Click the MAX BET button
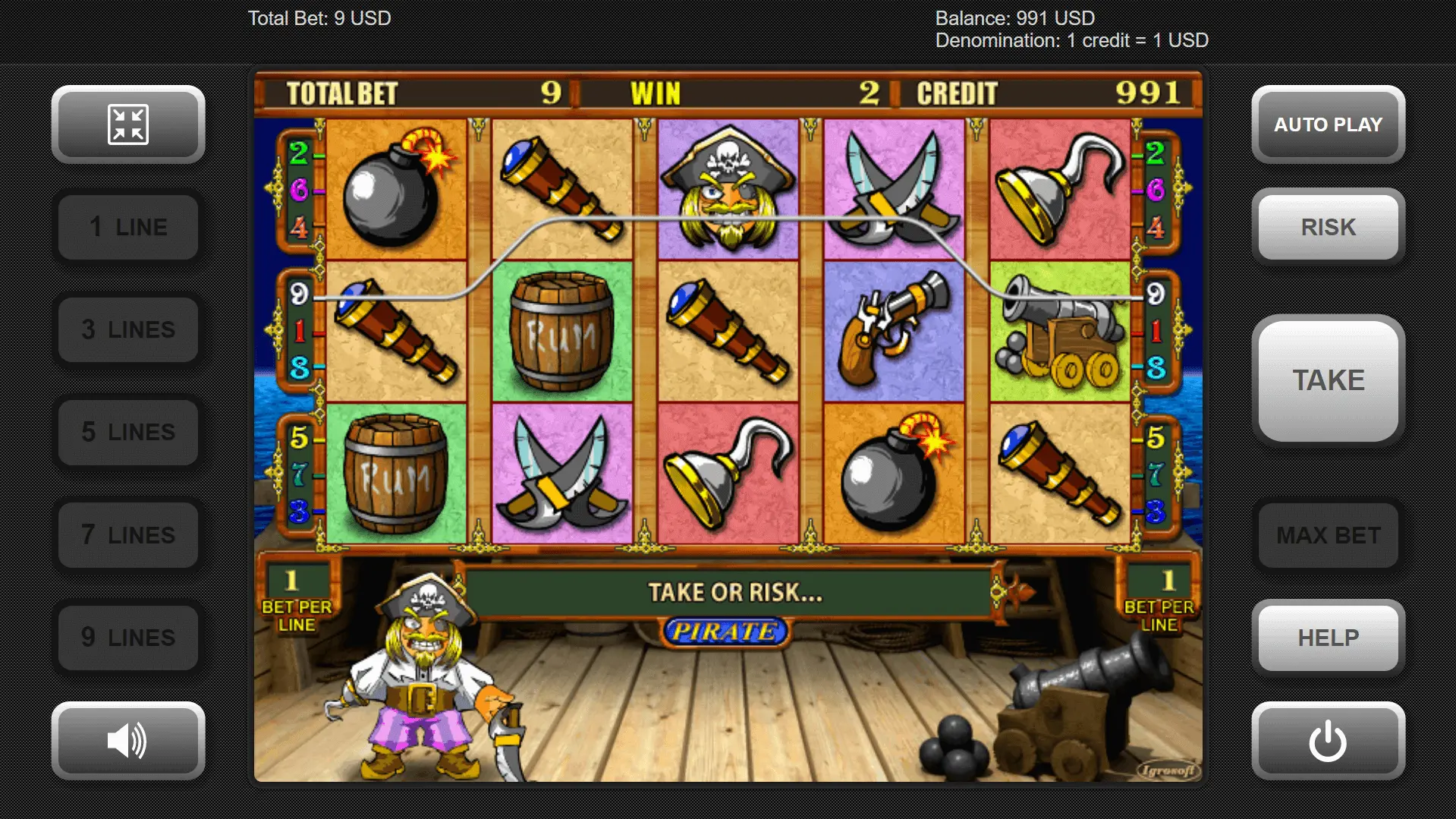Screen dimensions: 1456x819 pos(1328,534)
